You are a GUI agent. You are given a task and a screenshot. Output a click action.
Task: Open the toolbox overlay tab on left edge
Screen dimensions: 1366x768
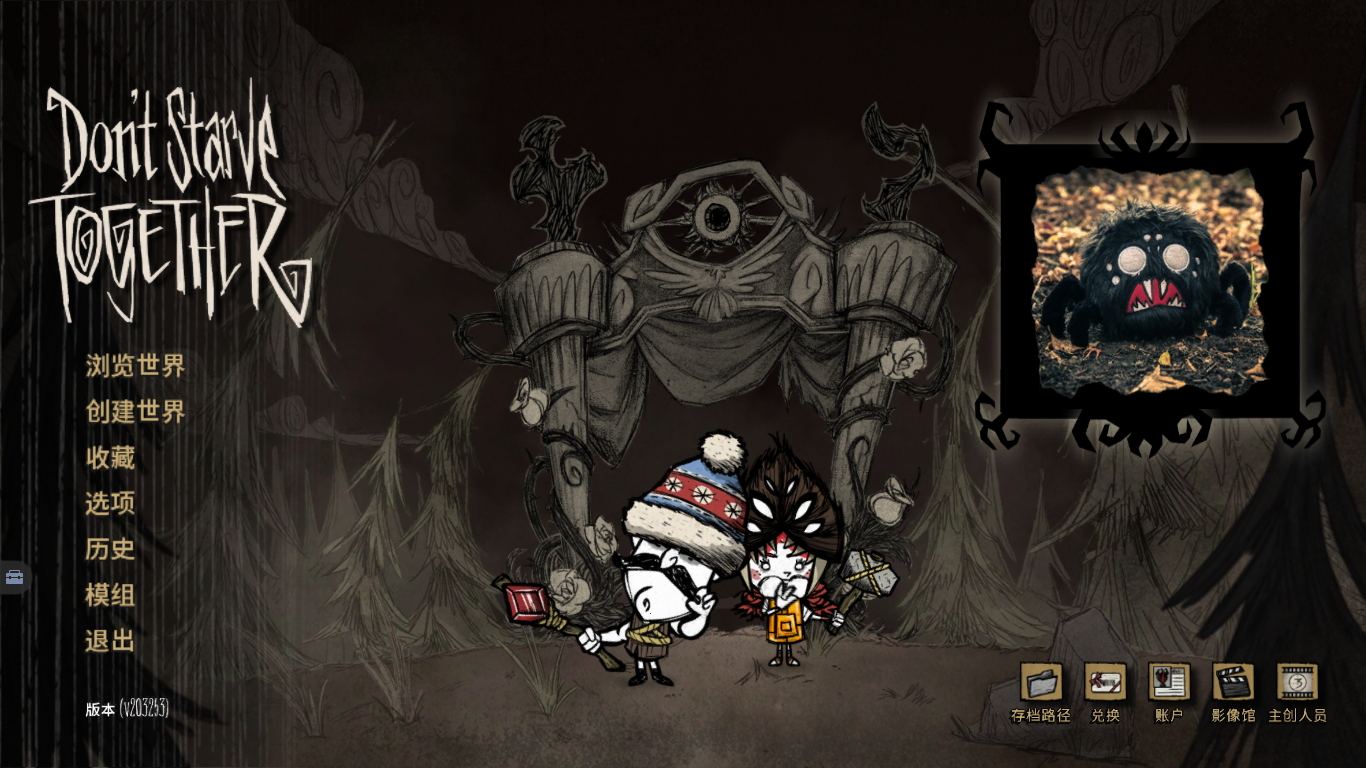[15, 577]
